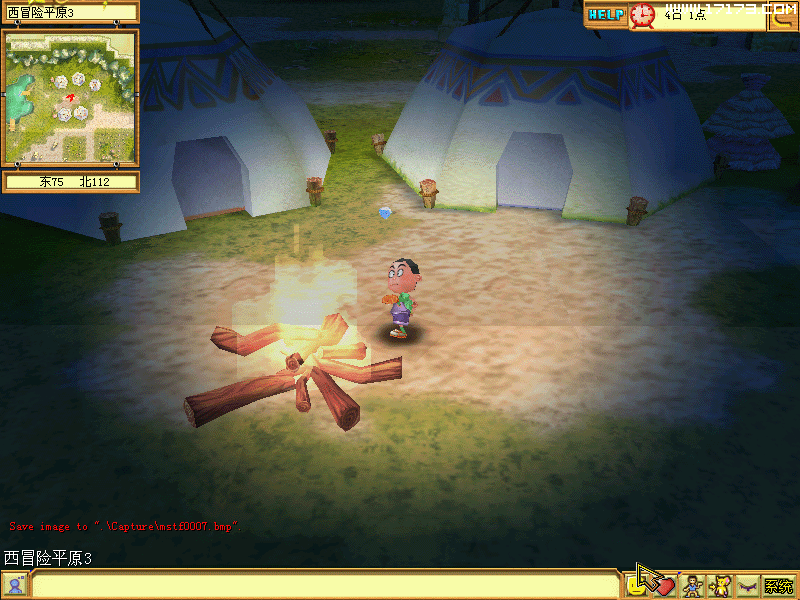Open the 系统 system menu
The height and width of the screenshot is (600, 800).
point(779,586)
